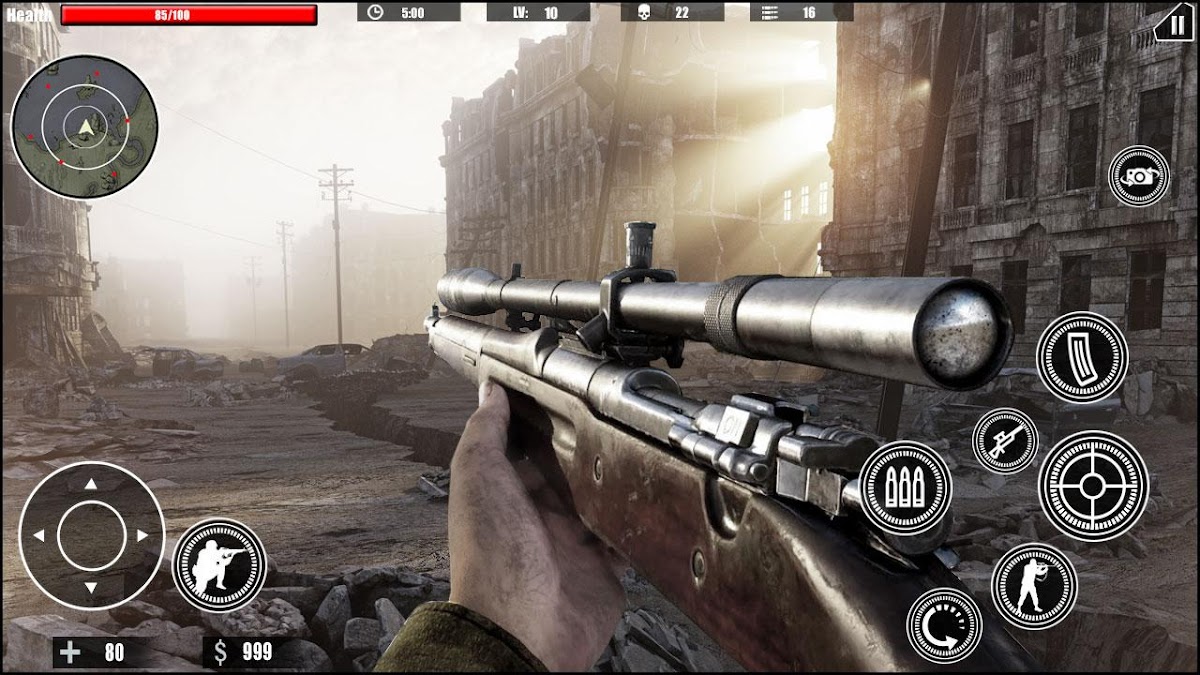
Task: Tap the three bullets ammo button
Action: pos(905,487)
